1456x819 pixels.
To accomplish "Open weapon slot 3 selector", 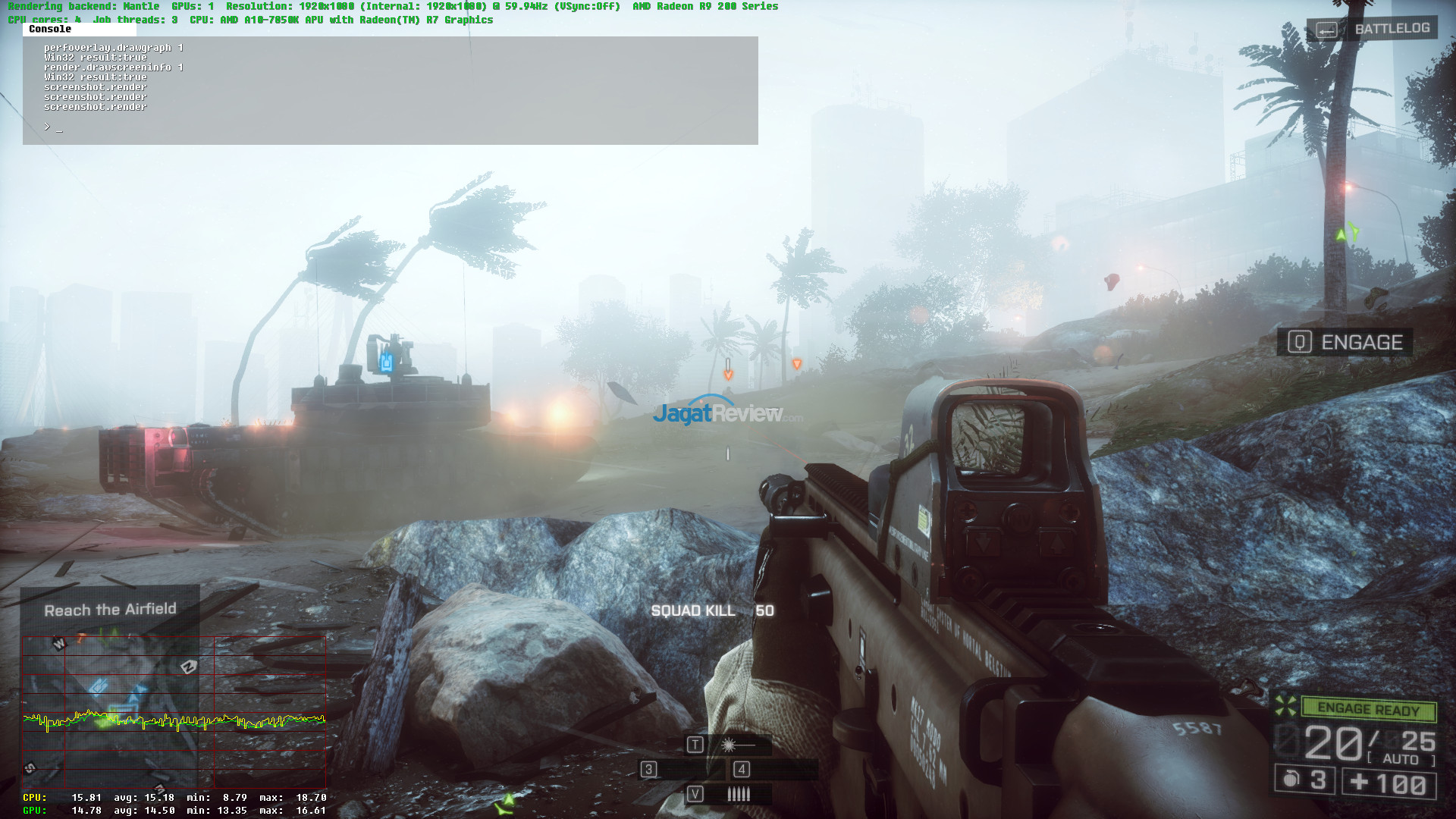I will pyautogui.click(x=648, y=770).
